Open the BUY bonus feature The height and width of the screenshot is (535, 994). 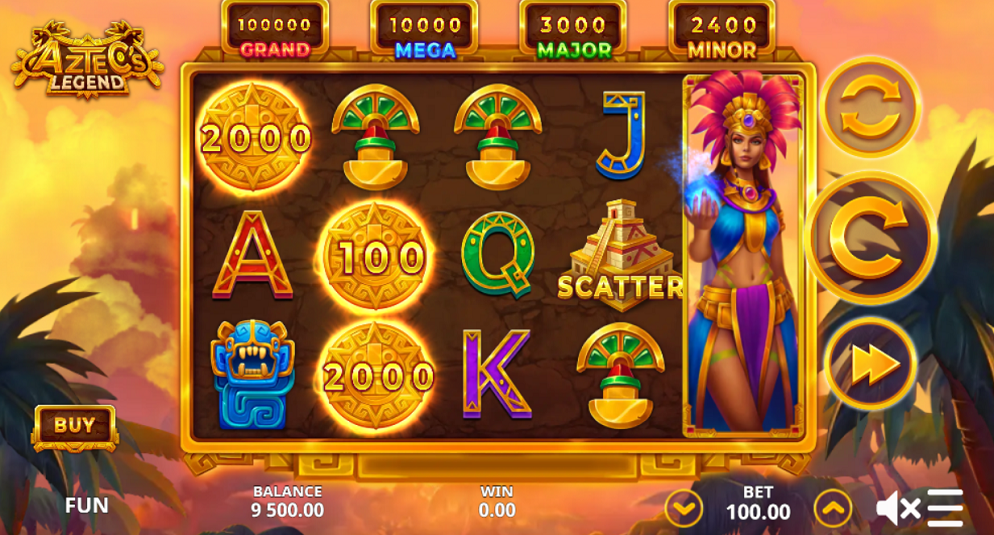(x=75, y=426)
